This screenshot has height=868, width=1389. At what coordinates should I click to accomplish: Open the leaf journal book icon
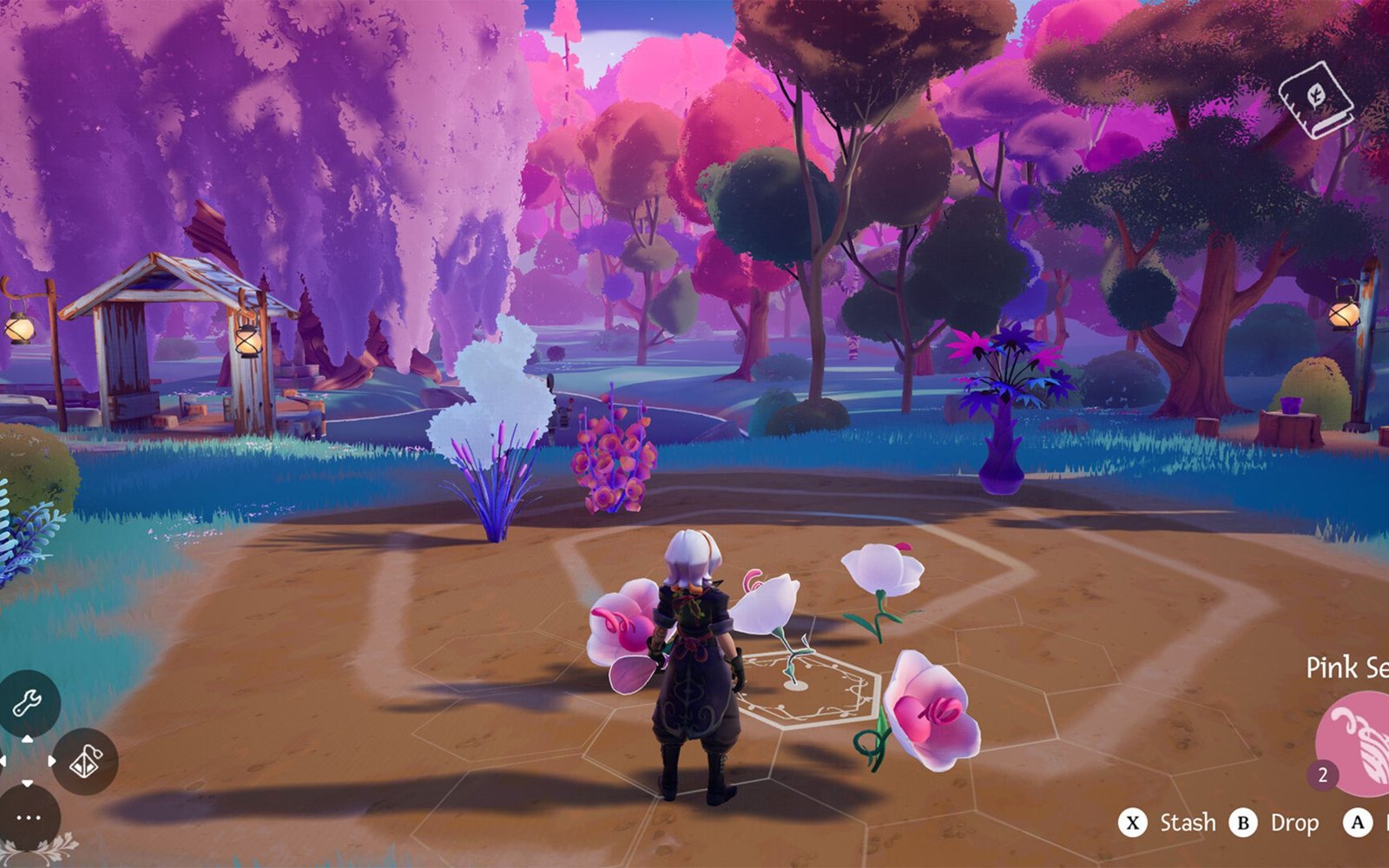point(1316,99)
